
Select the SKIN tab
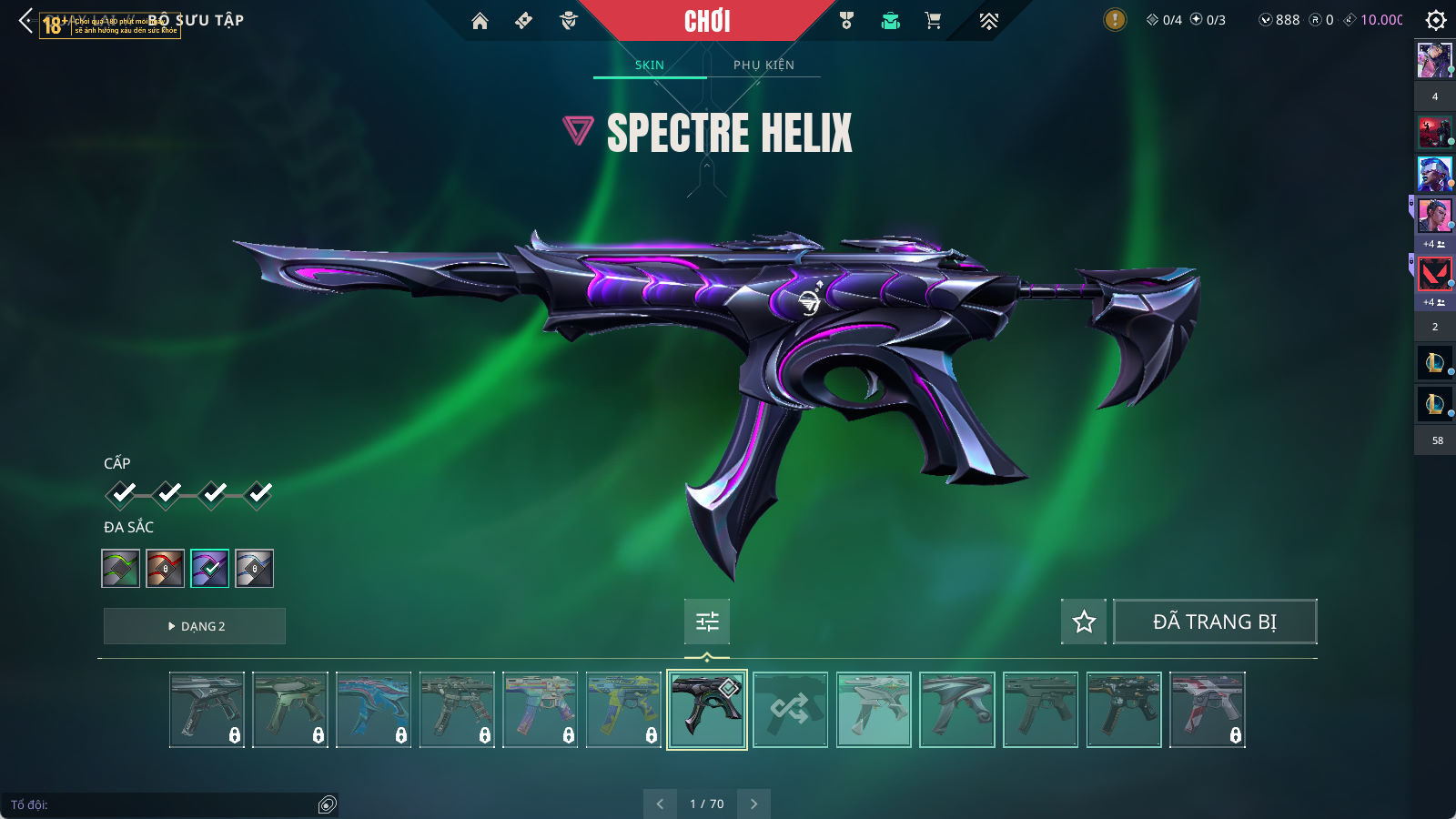650,65
